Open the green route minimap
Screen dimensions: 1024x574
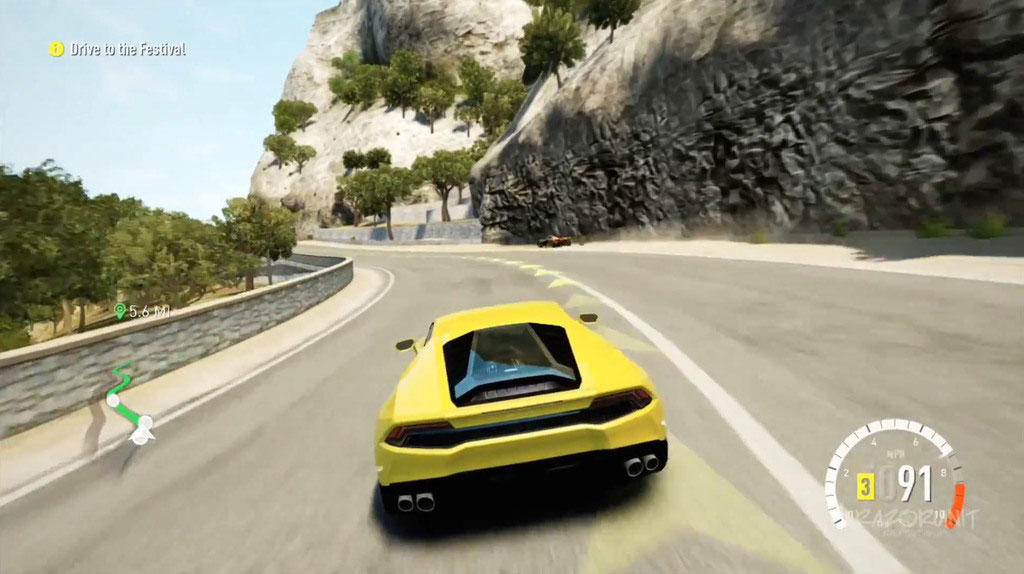coord(128,405)
